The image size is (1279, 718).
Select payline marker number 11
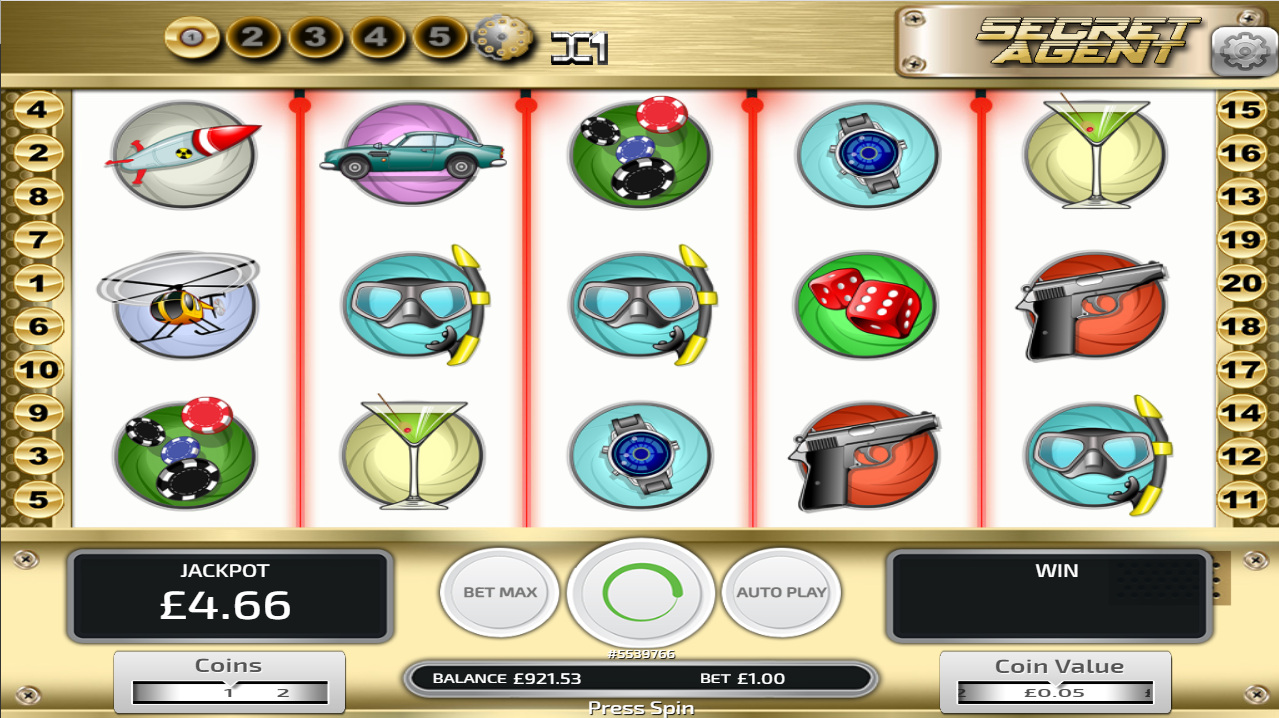pyautogui.click(x=1241, y=499)
